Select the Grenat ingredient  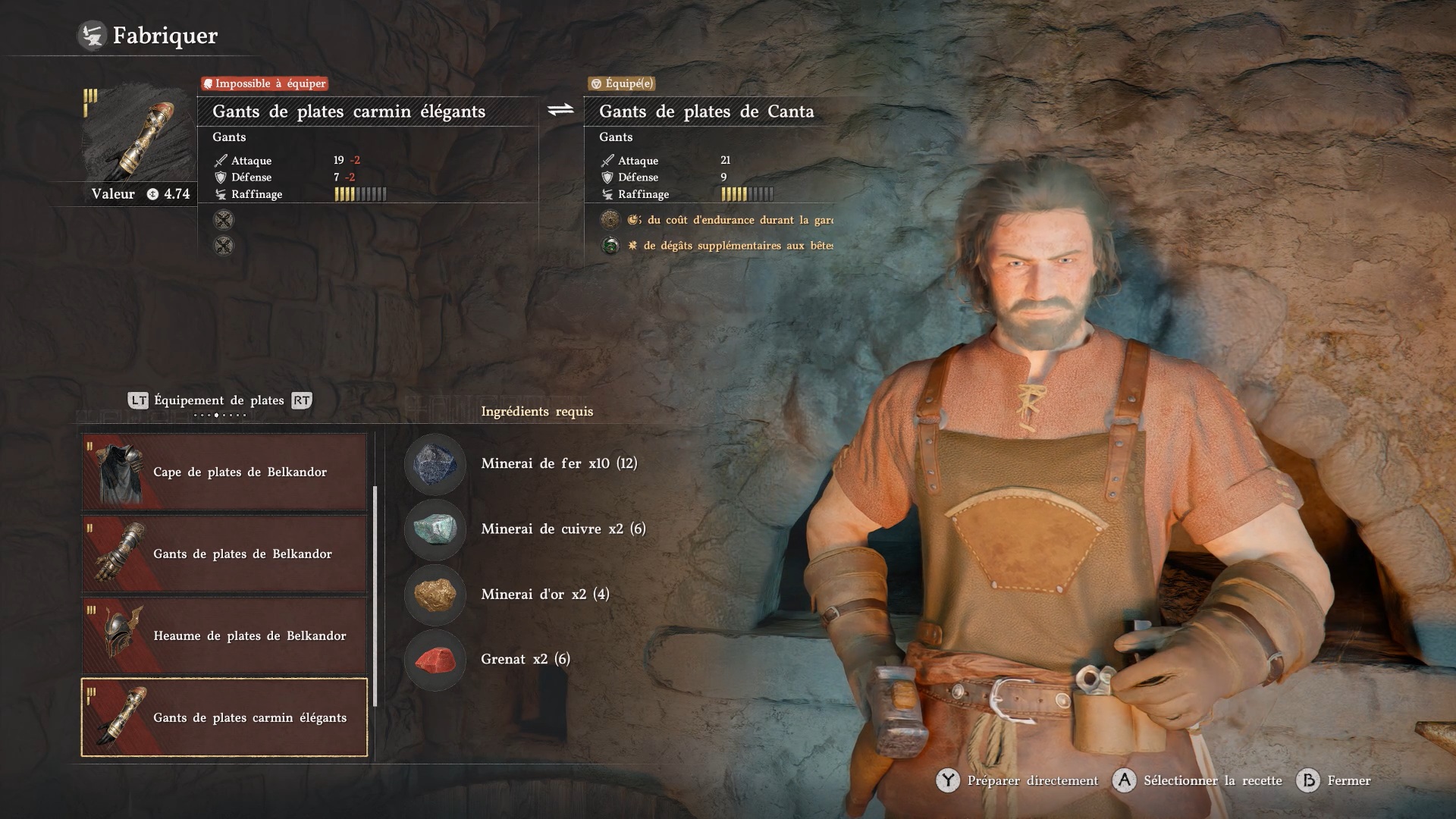coord(435,659)
